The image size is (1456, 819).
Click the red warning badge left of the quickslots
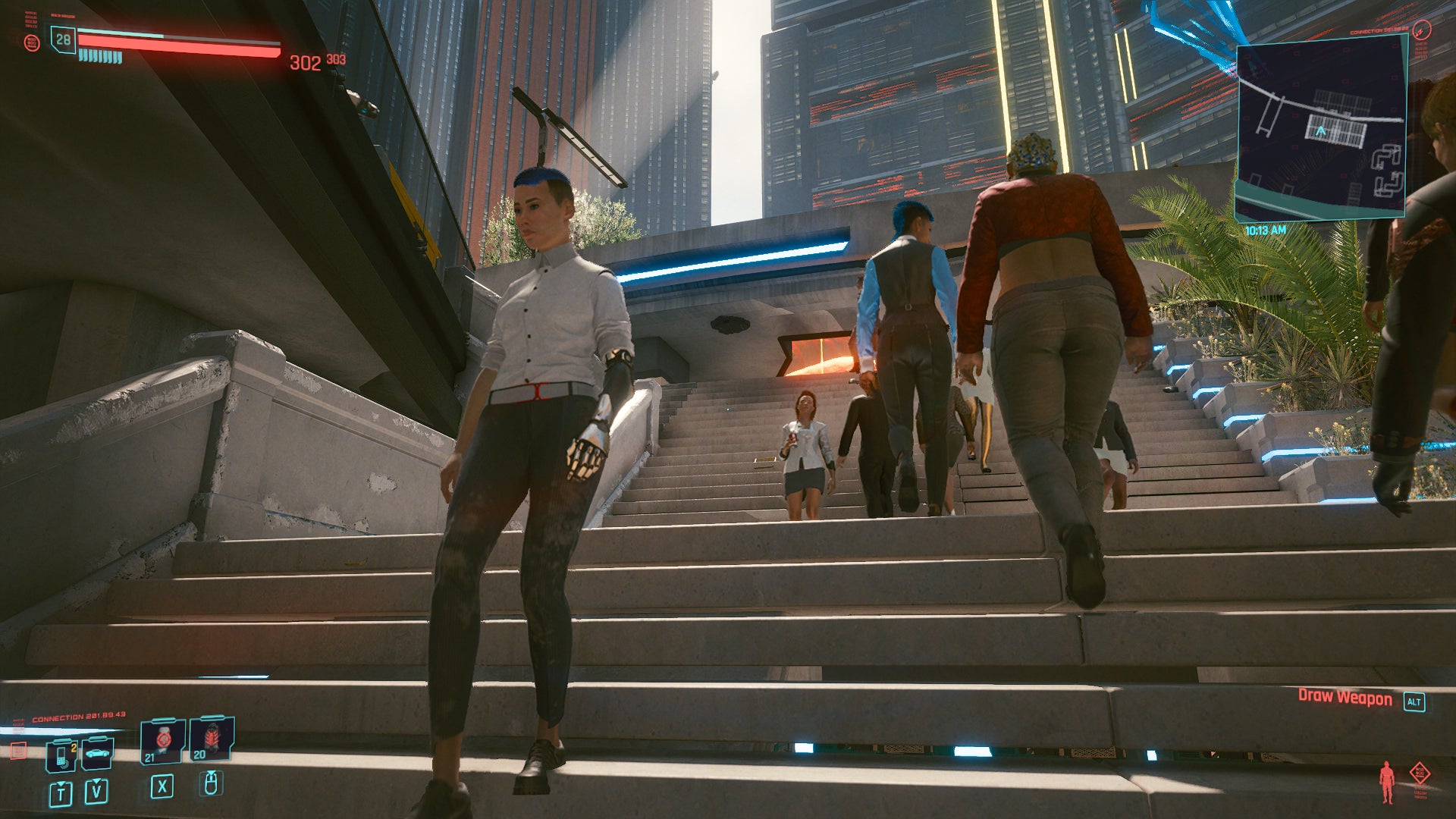[x=19, y=752]
